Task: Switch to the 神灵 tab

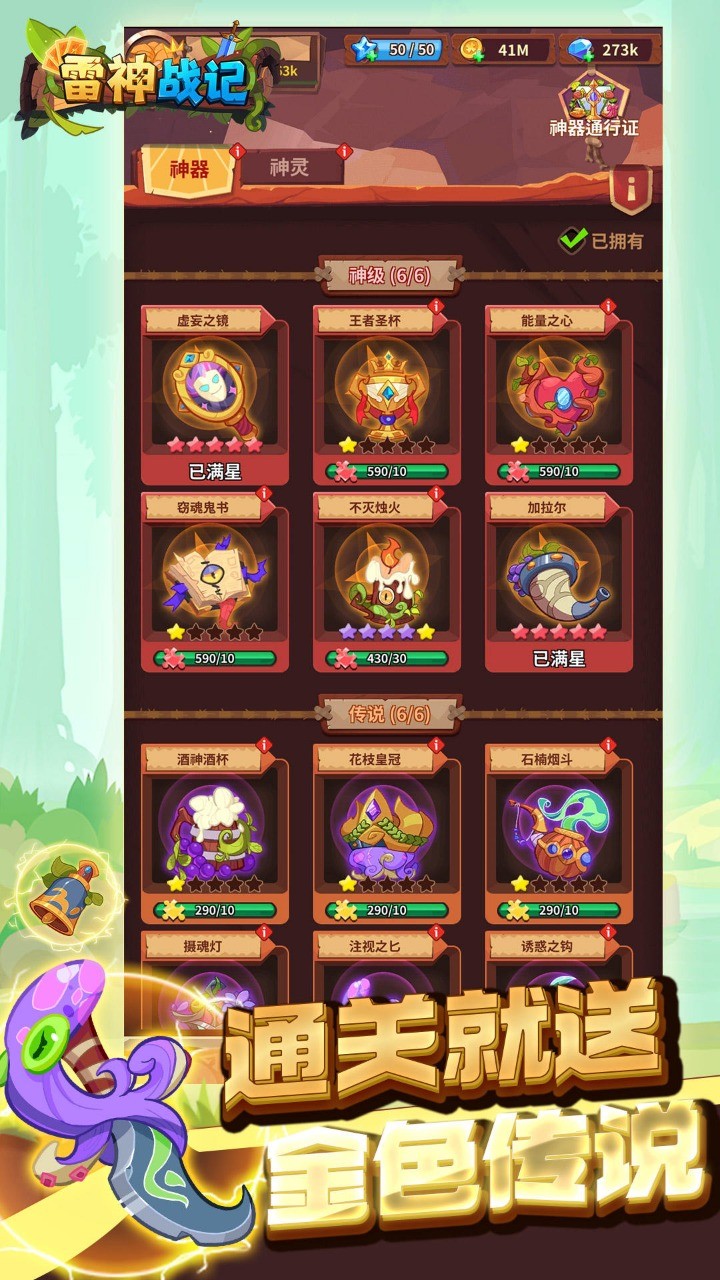Action: [x=290, y=167]
